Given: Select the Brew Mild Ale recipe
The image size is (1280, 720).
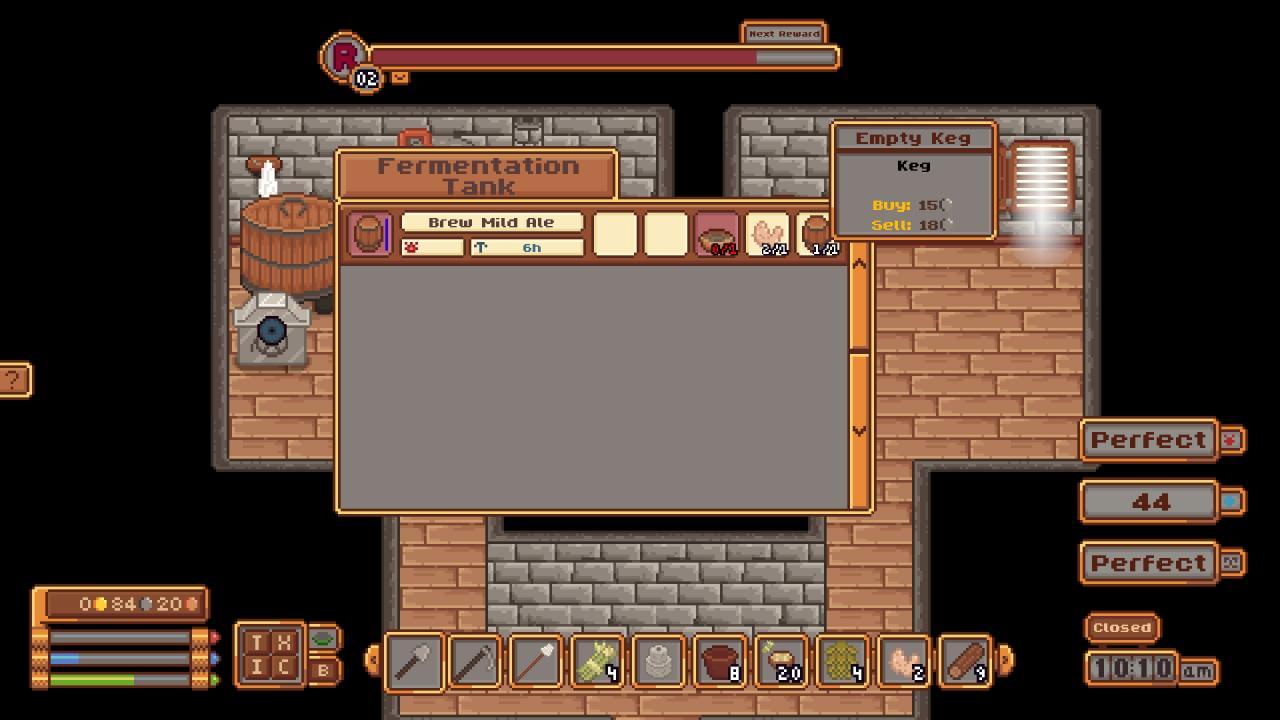Looking at the screenshot, I should click(x=492, y=222).
